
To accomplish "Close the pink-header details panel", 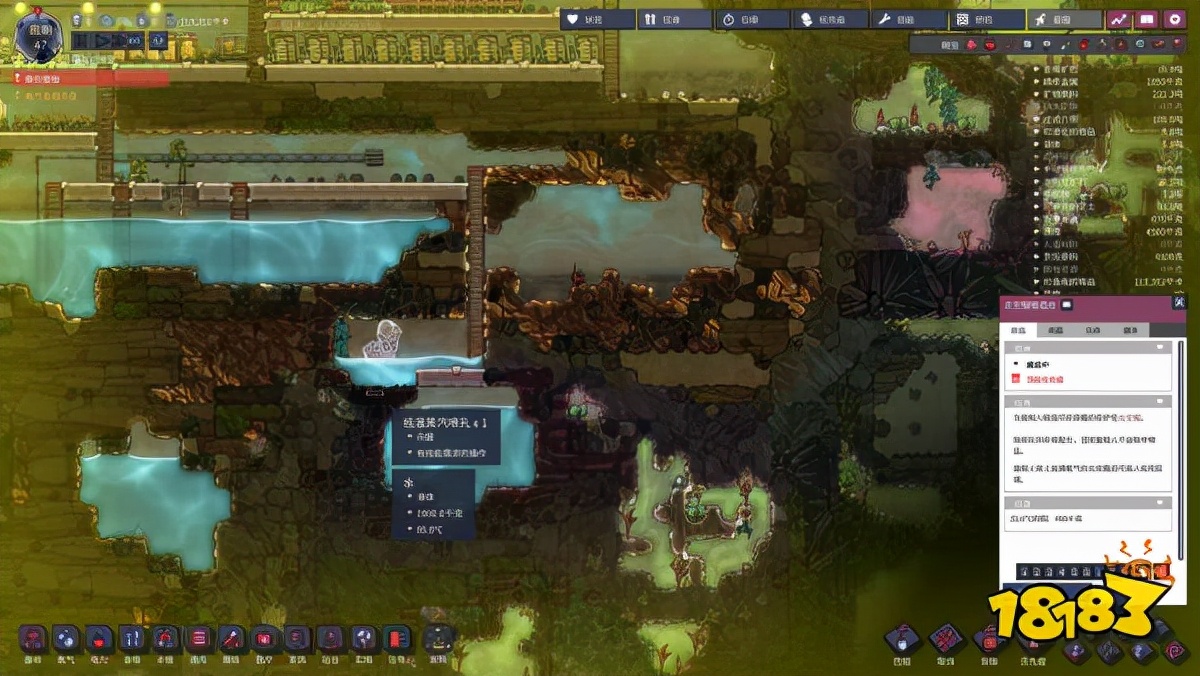I will tap(1179, 303).
